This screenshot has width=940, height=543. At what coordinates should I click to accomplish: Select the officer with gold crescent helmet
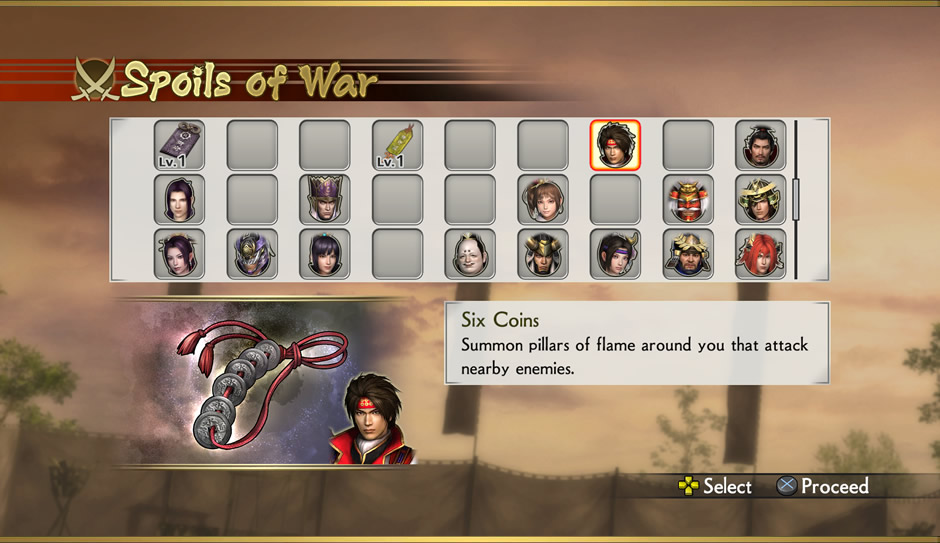pyautogui.click(x=760, y=200)
